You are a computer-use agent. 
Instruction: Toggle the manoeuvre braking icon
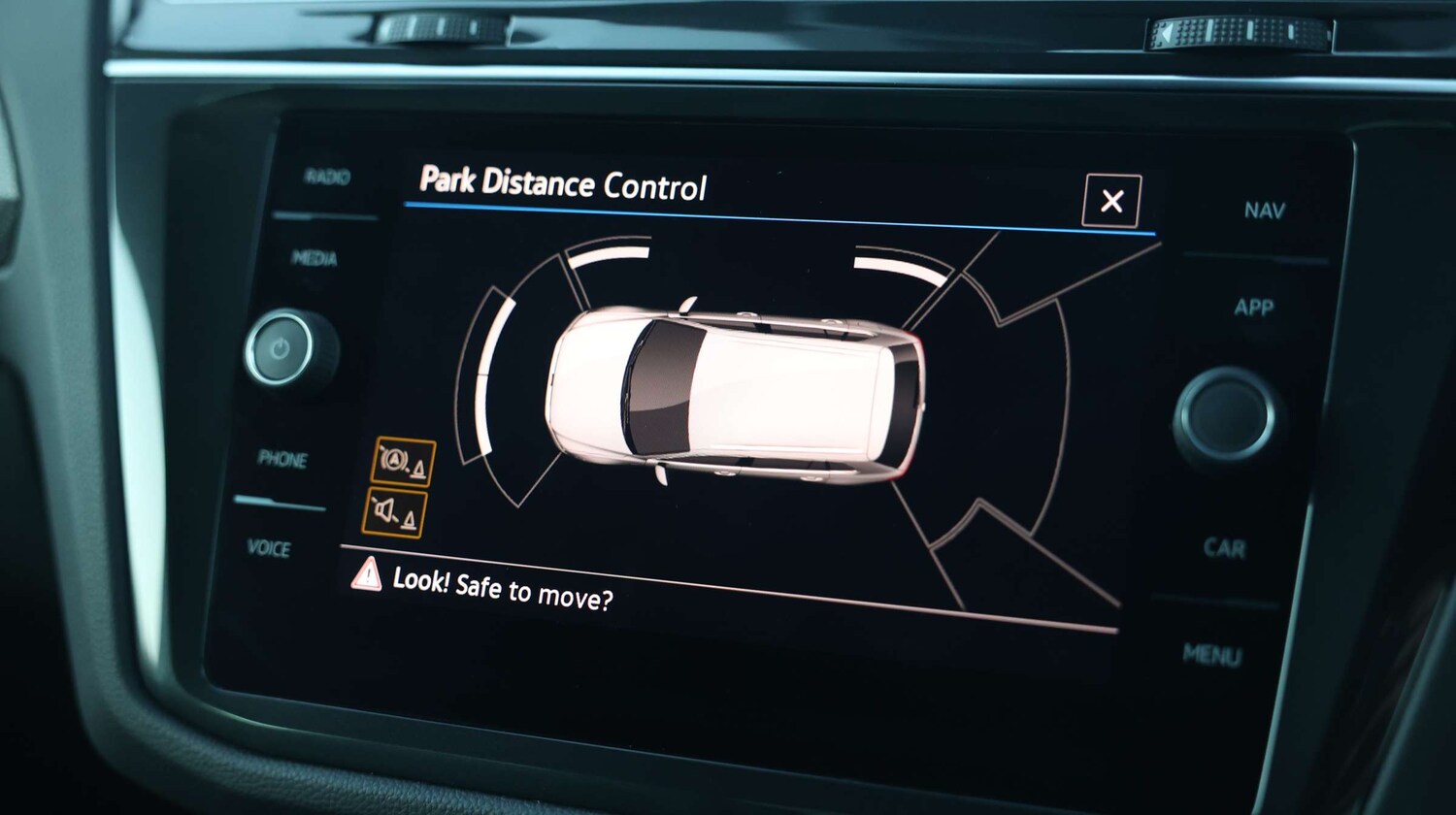click(403, 461)
